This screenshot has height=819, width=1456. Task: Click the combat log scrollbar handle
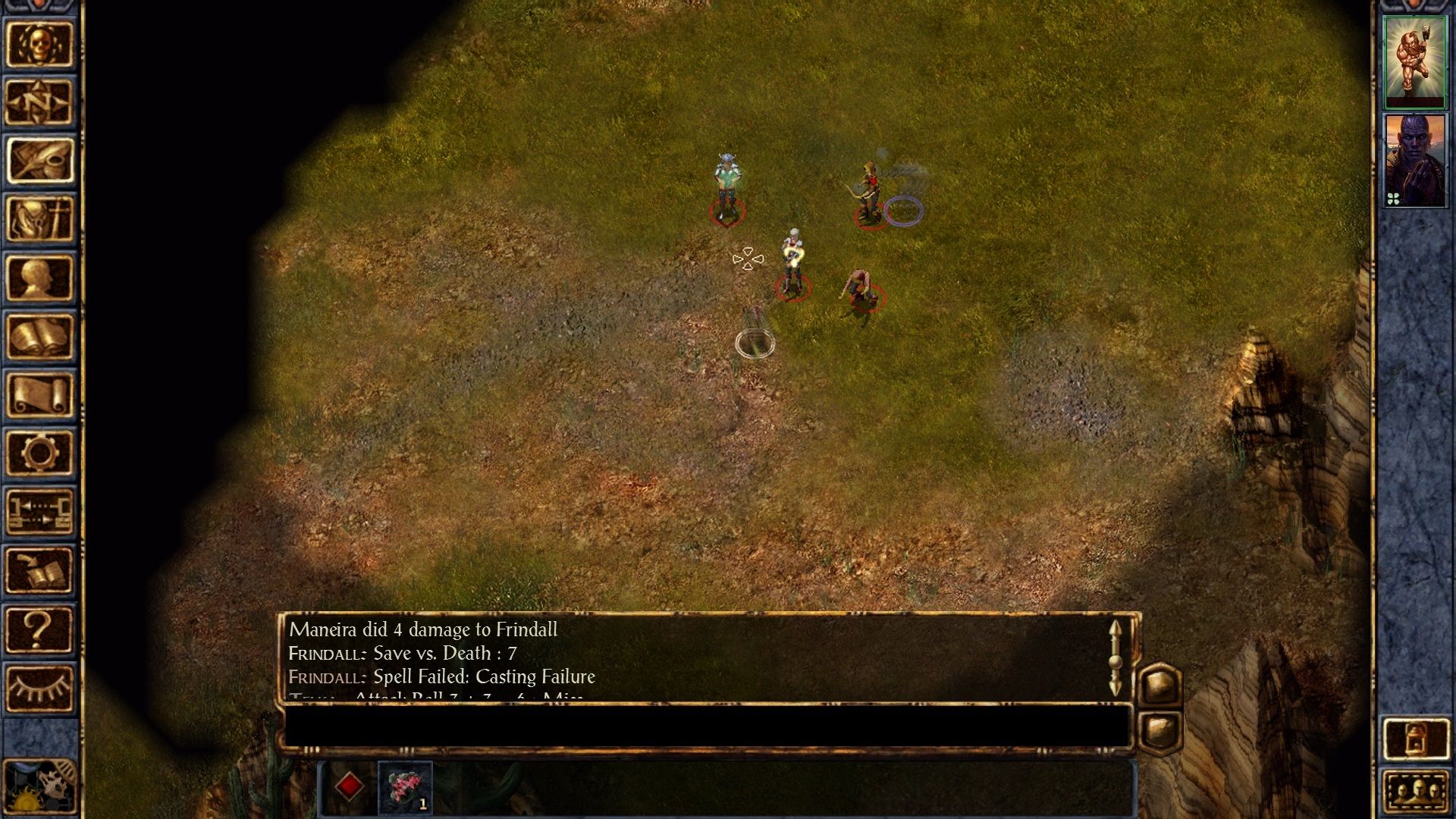coord(1115,661)
